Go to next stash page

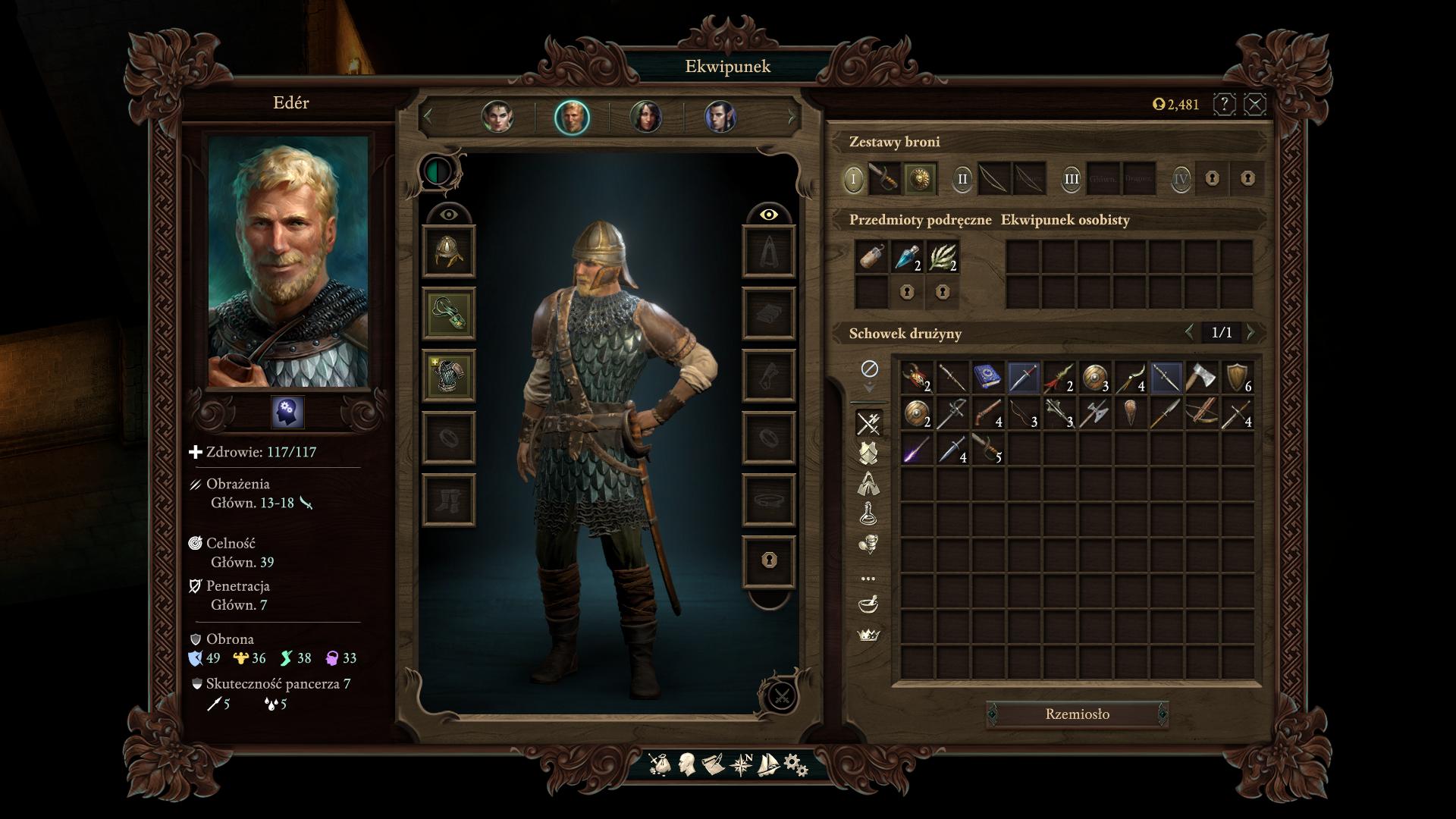click(1251, 332)
